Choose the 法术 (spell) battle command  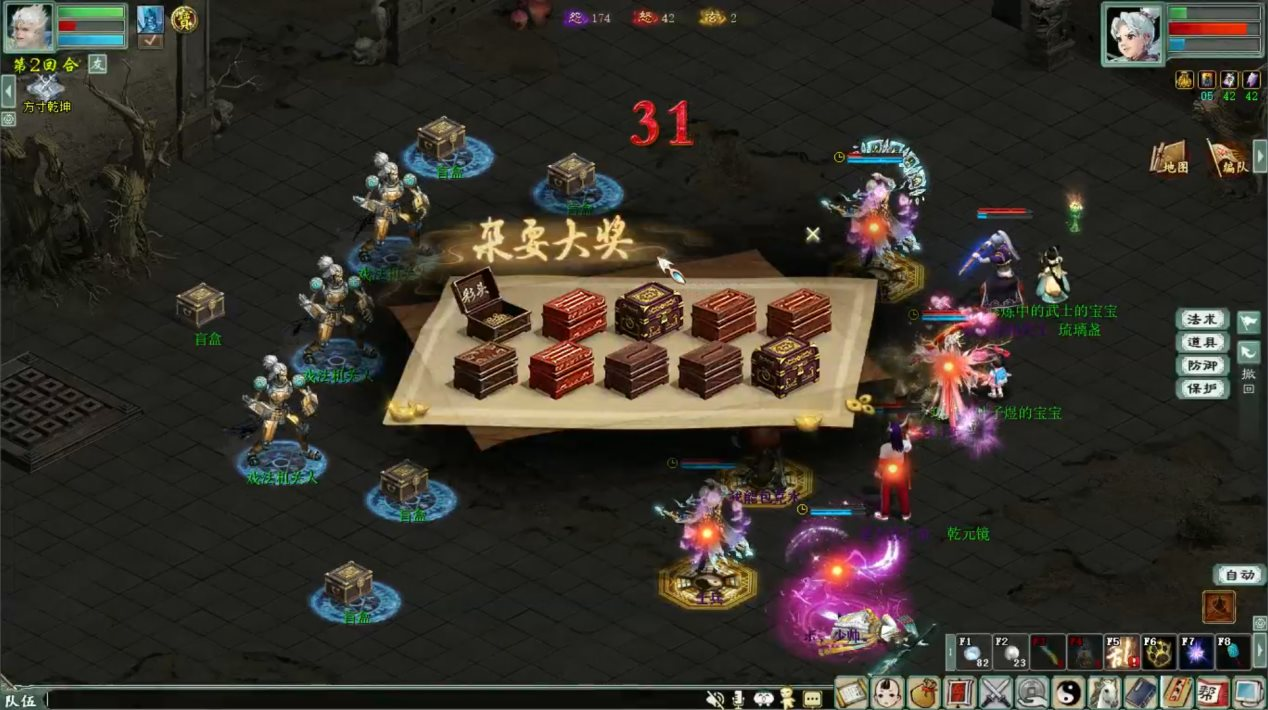point(1201,320)
